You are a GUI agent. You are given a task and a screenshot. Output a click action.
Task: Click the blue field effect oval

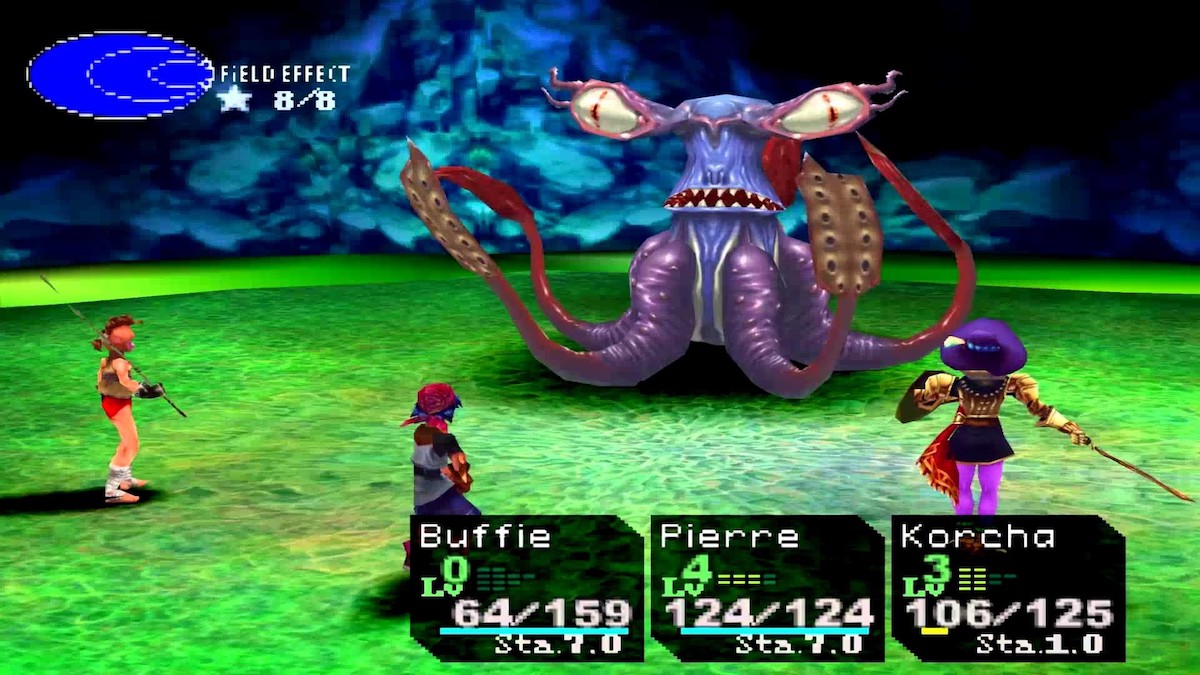tap(120, 75)
